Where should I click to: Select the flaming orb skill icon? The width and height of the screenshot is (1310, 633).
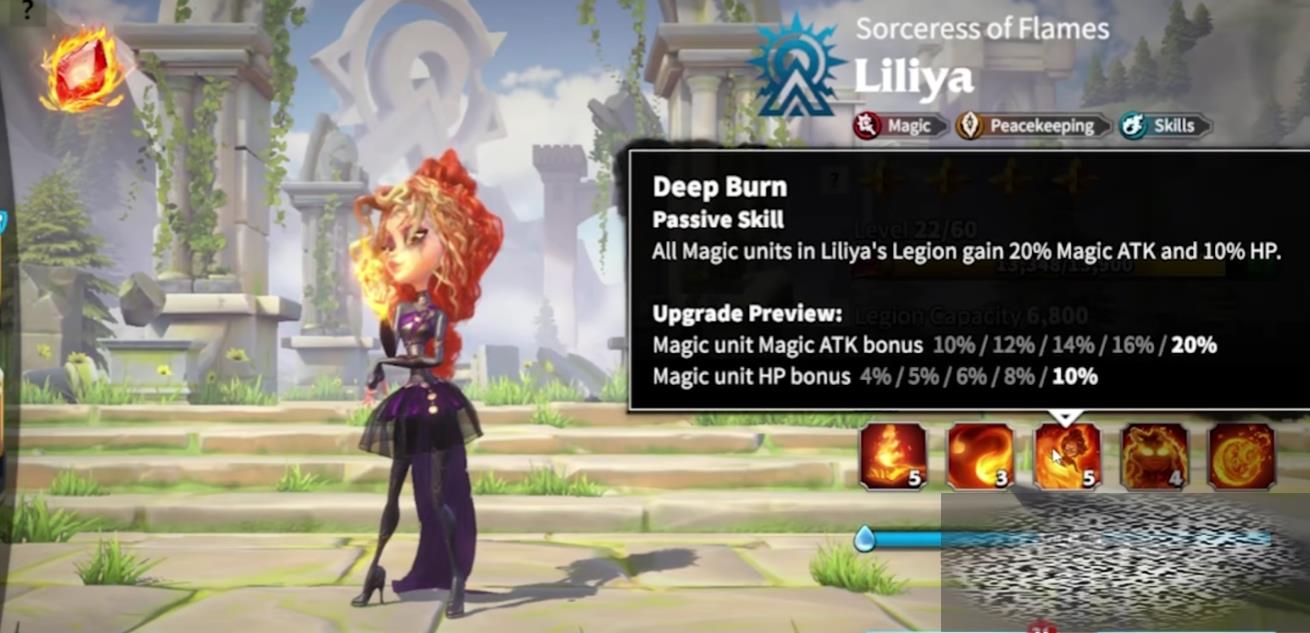1241,456
